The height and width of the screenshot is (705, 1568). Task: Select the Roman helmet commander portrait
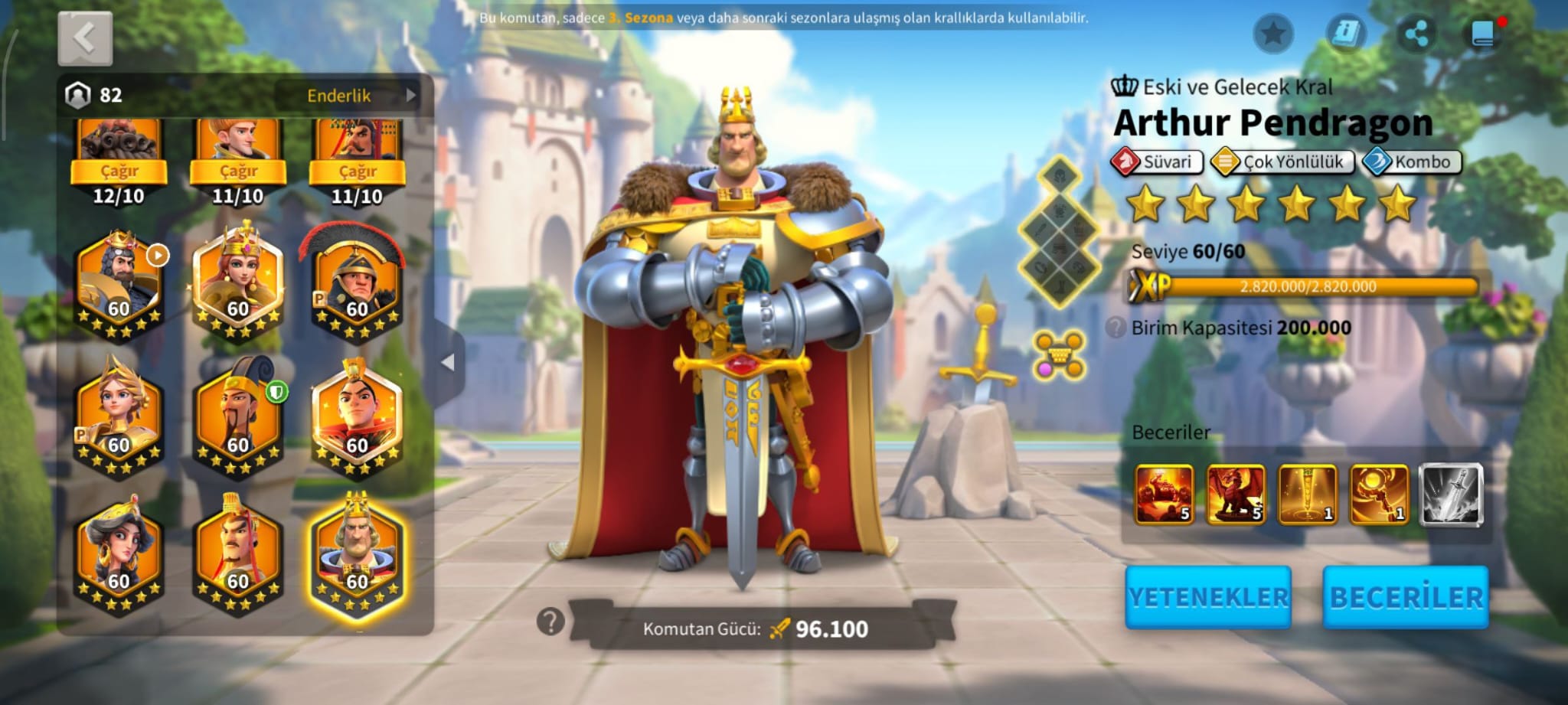tap(357, 283)
